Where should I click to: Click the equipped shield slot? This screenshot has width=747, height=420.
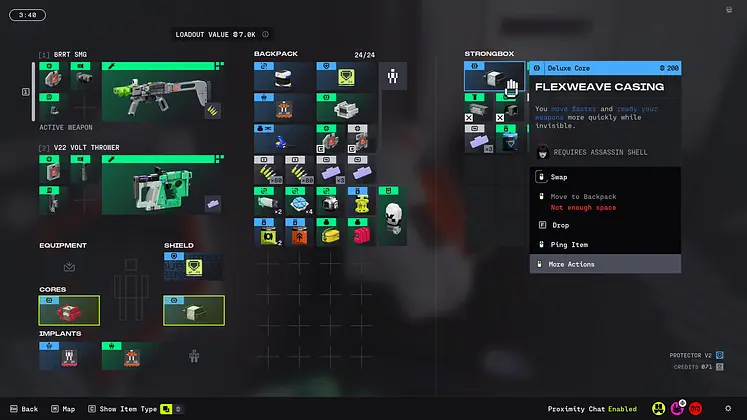[x=194, y=266]
